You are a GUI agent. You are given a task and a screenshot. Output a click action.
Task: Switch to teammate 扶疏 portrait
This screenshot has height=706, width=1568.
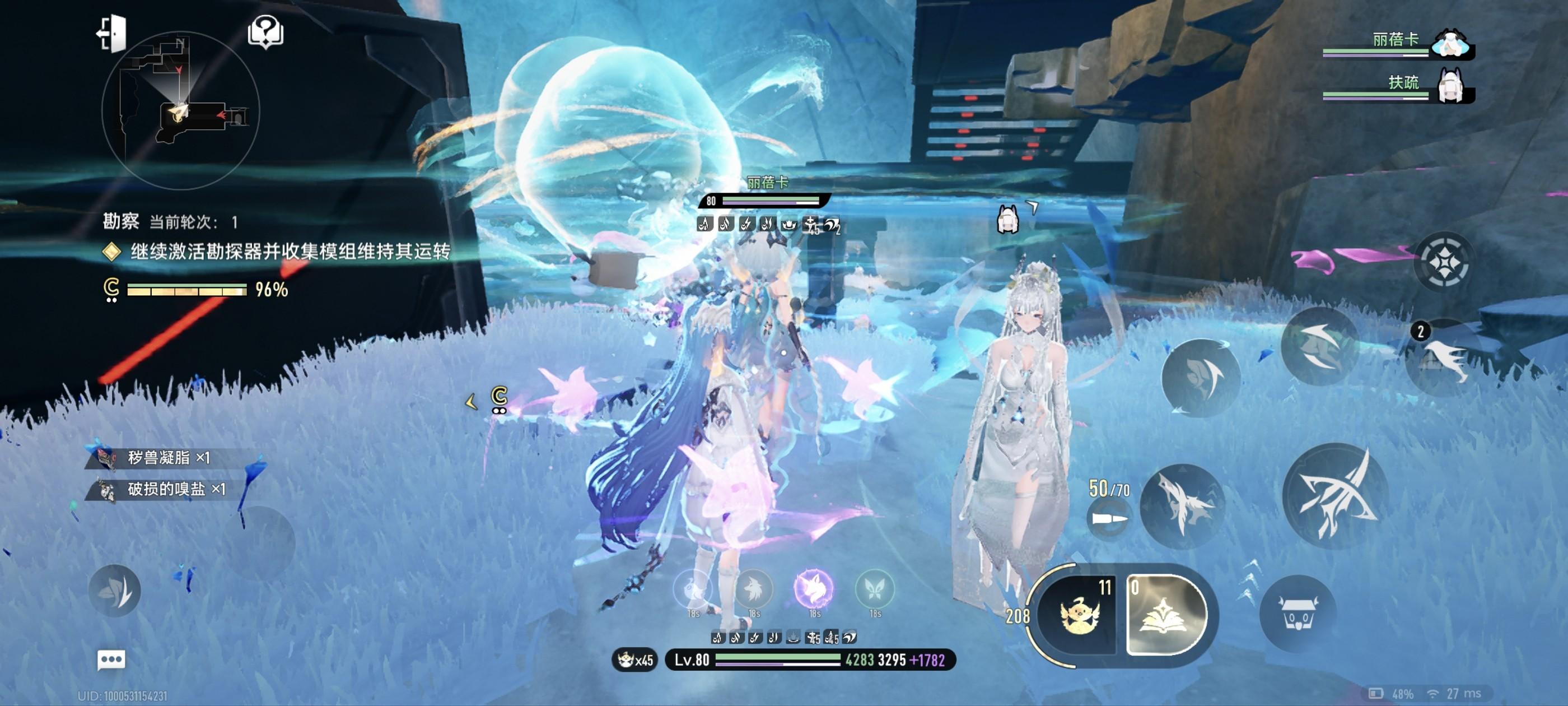click(x=1451, y=86)
